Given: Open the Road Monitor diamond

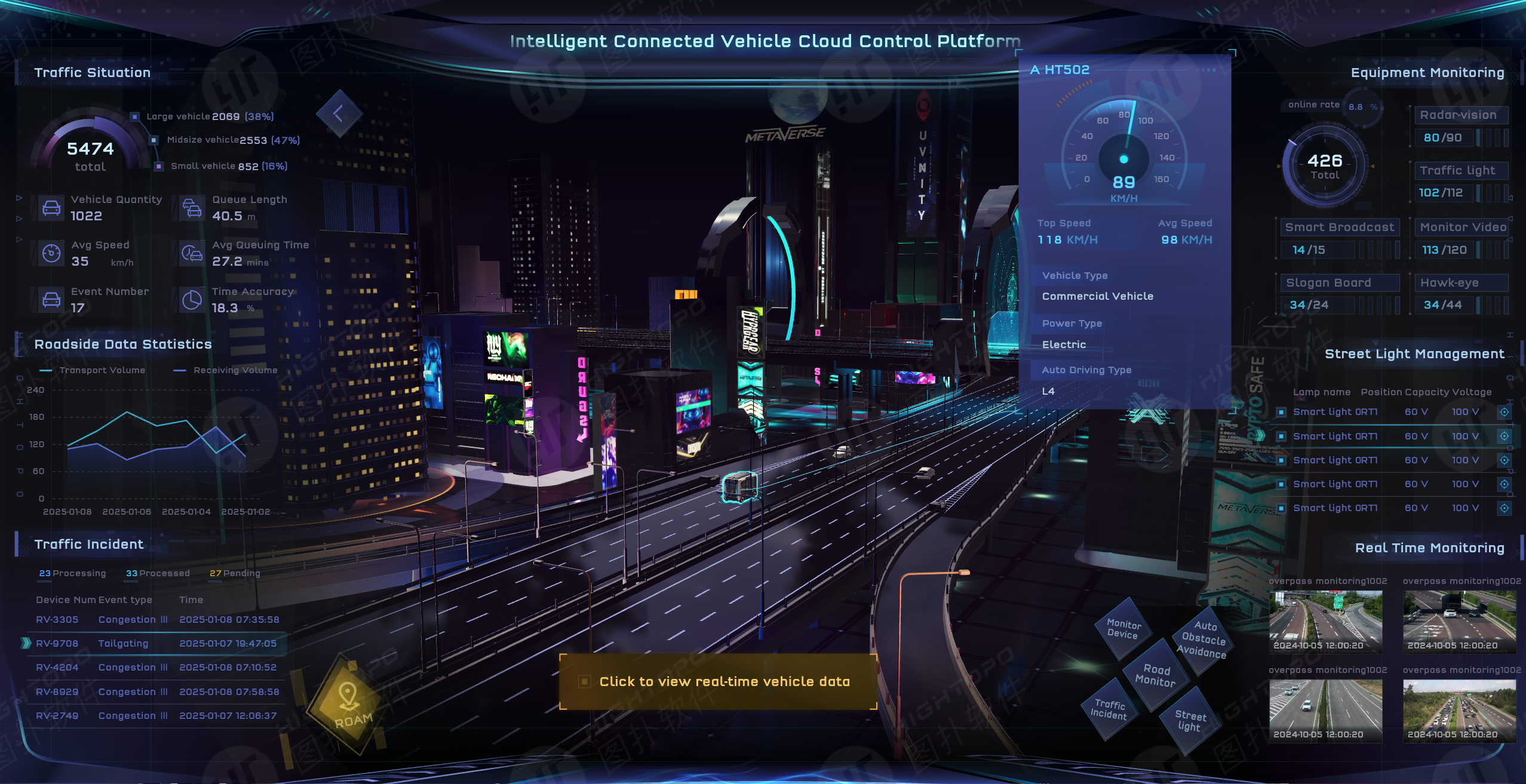Looking at the screenshot, I should [x=1156, y=675].
